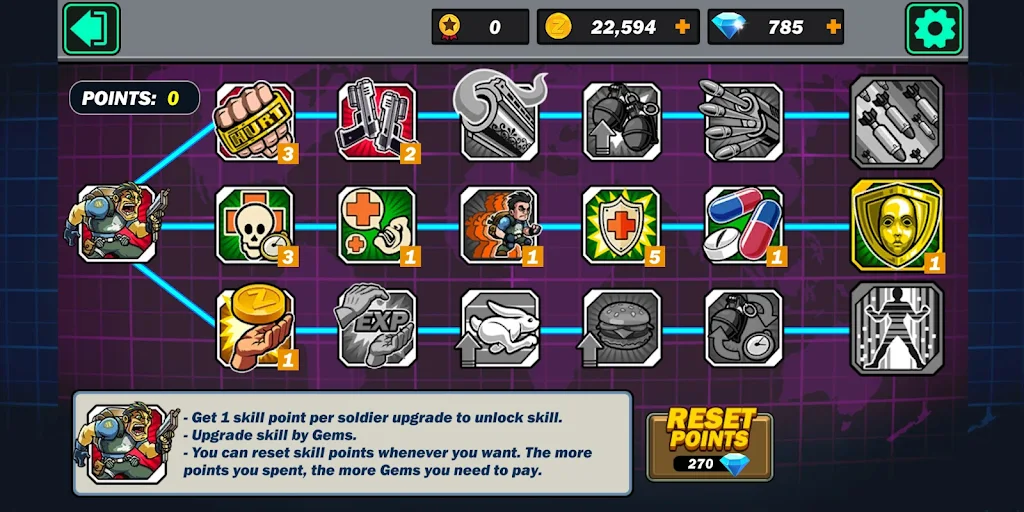
Task: Add more gold coins with plus button
Action: pos(683,27)
